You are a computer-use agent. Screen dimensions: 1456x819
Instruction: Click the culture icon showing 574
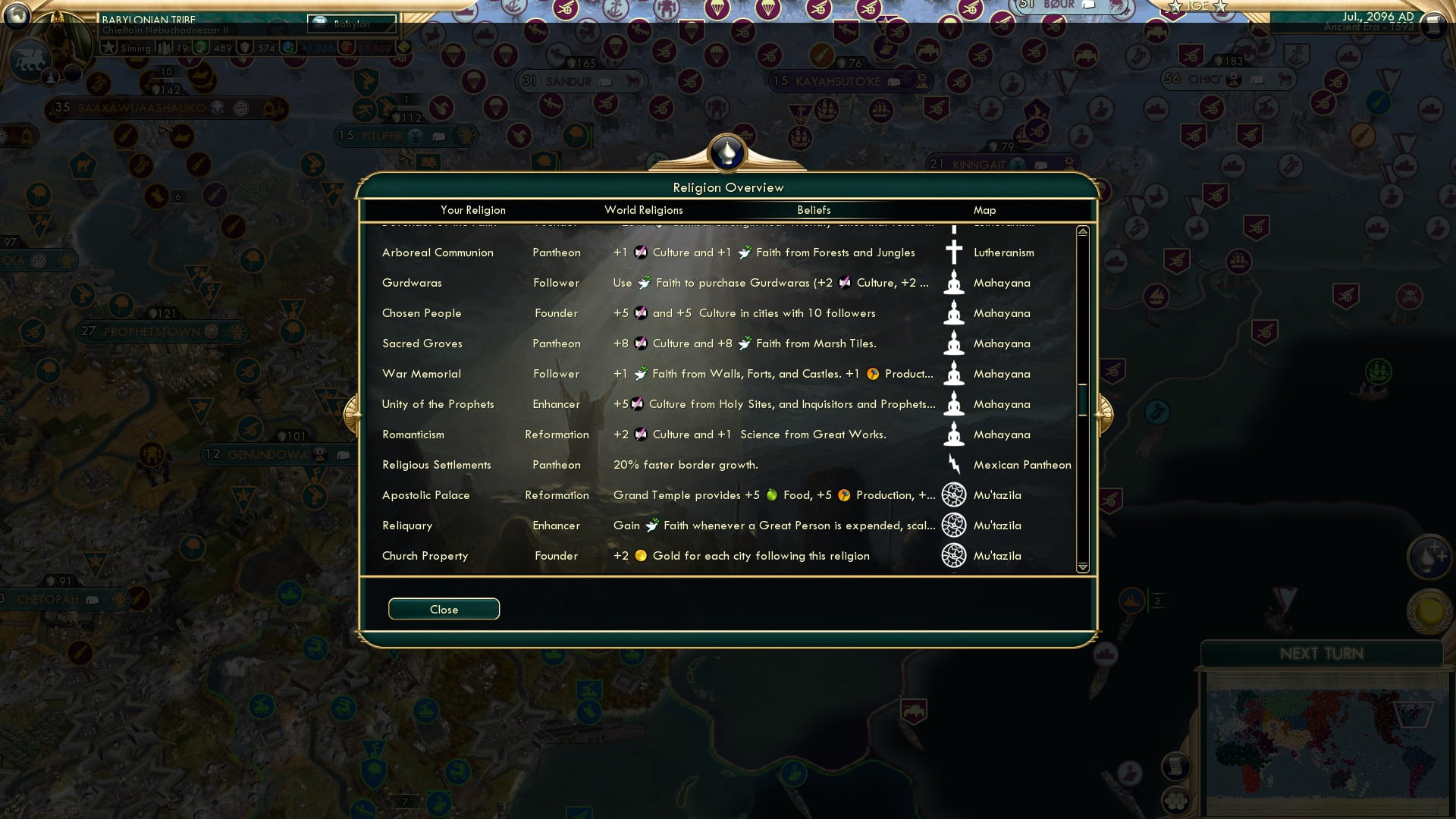244,47
